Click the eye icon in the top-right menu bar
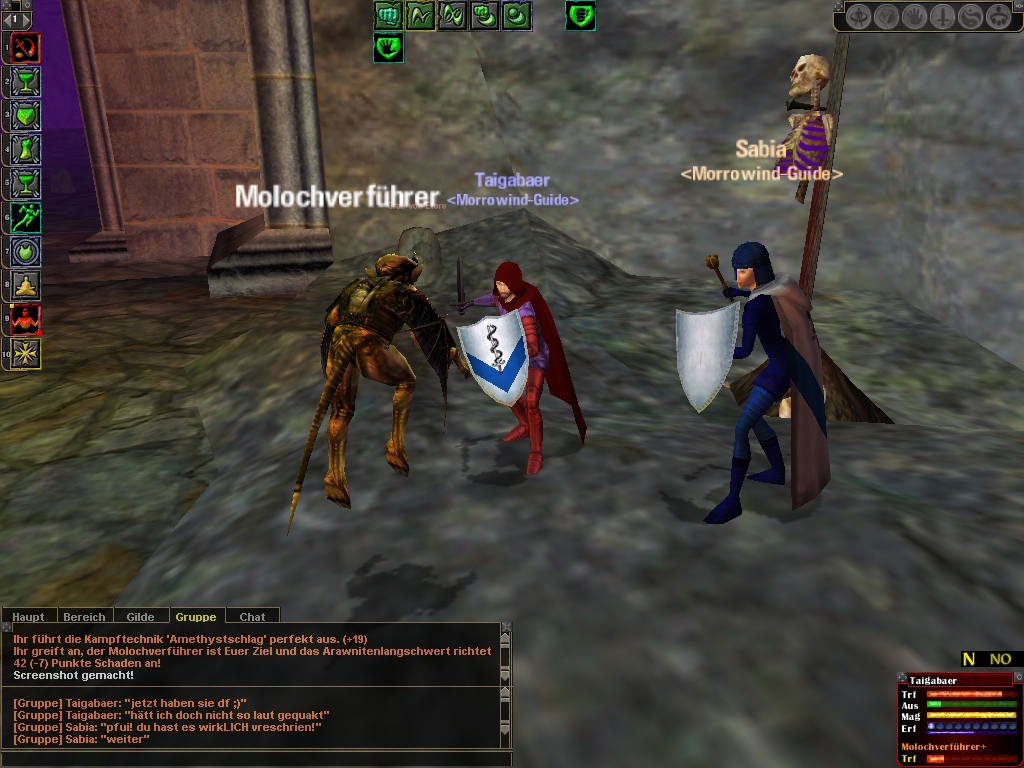 [859, 17]
